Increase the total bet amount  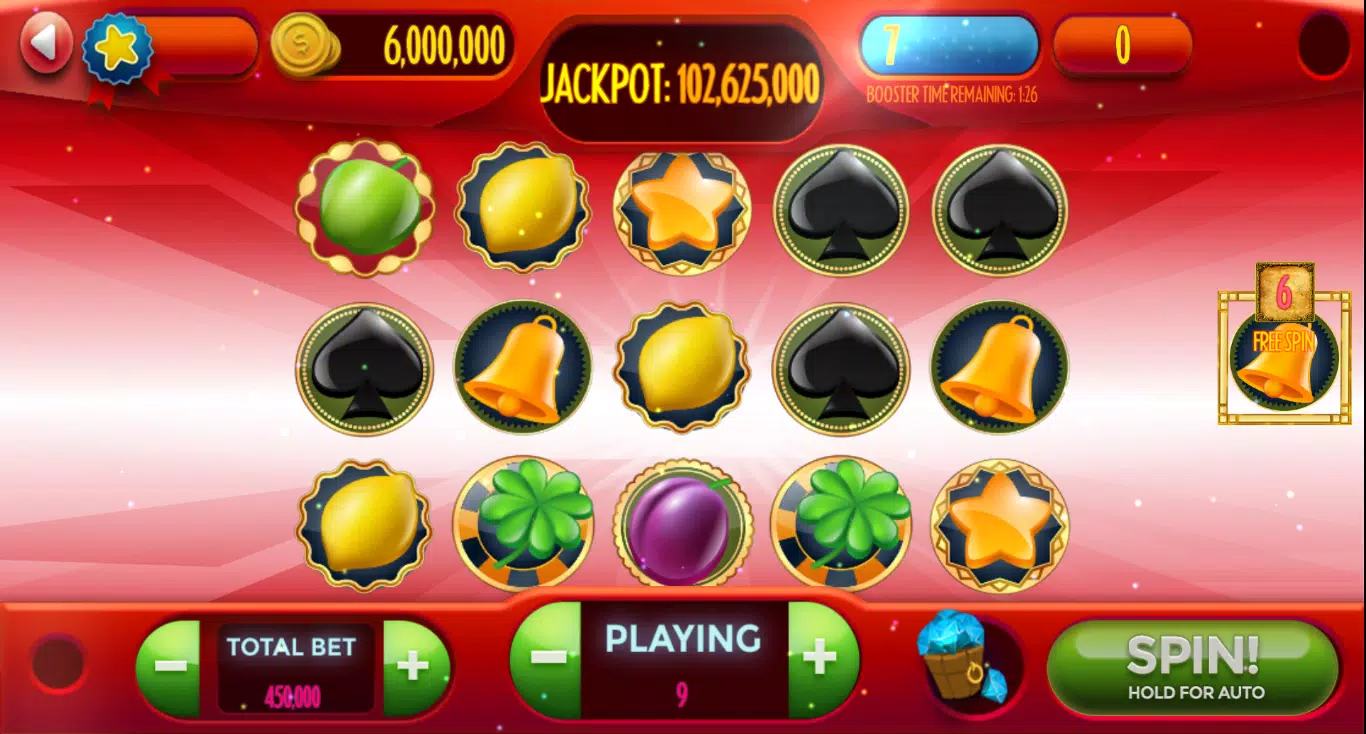(413, 666)
